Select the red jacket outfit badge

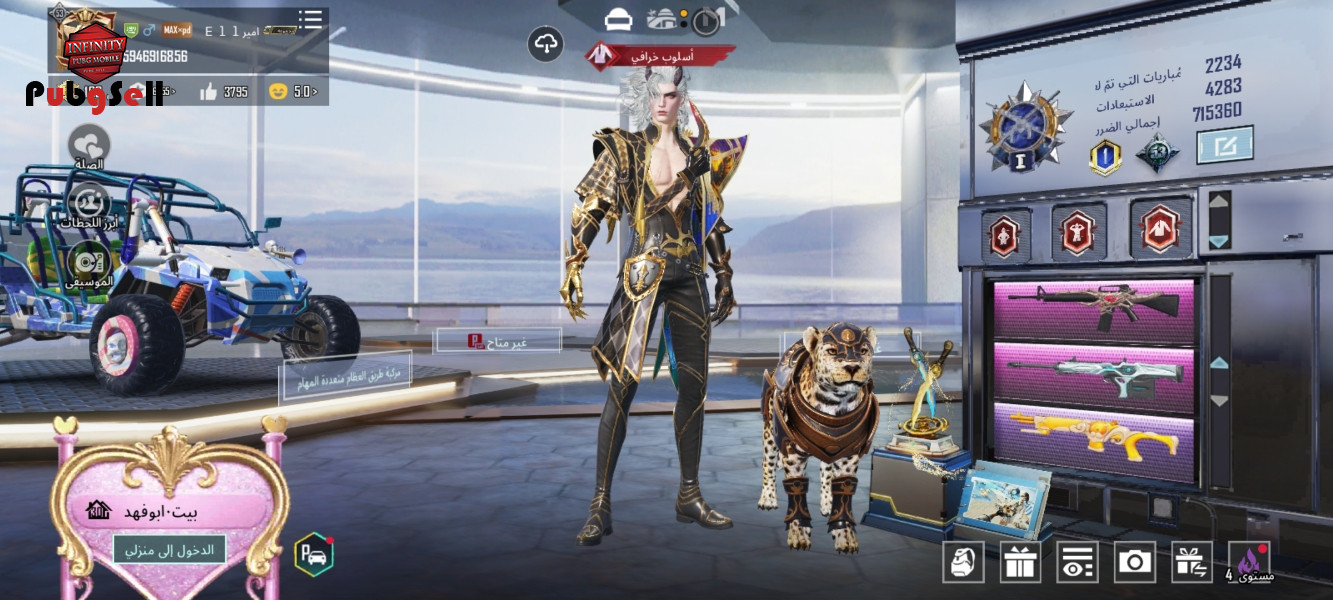(1160, 229)
